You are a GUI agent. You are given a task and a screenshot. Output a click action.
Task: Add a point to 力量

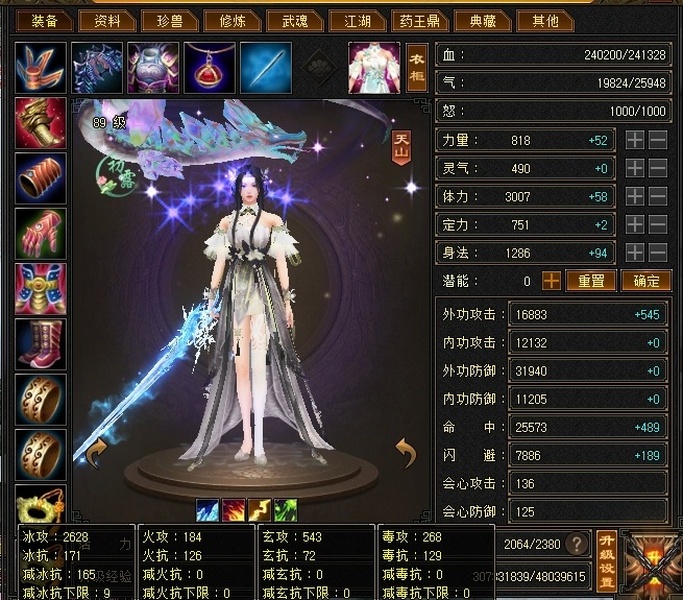[x=635, y=141]
